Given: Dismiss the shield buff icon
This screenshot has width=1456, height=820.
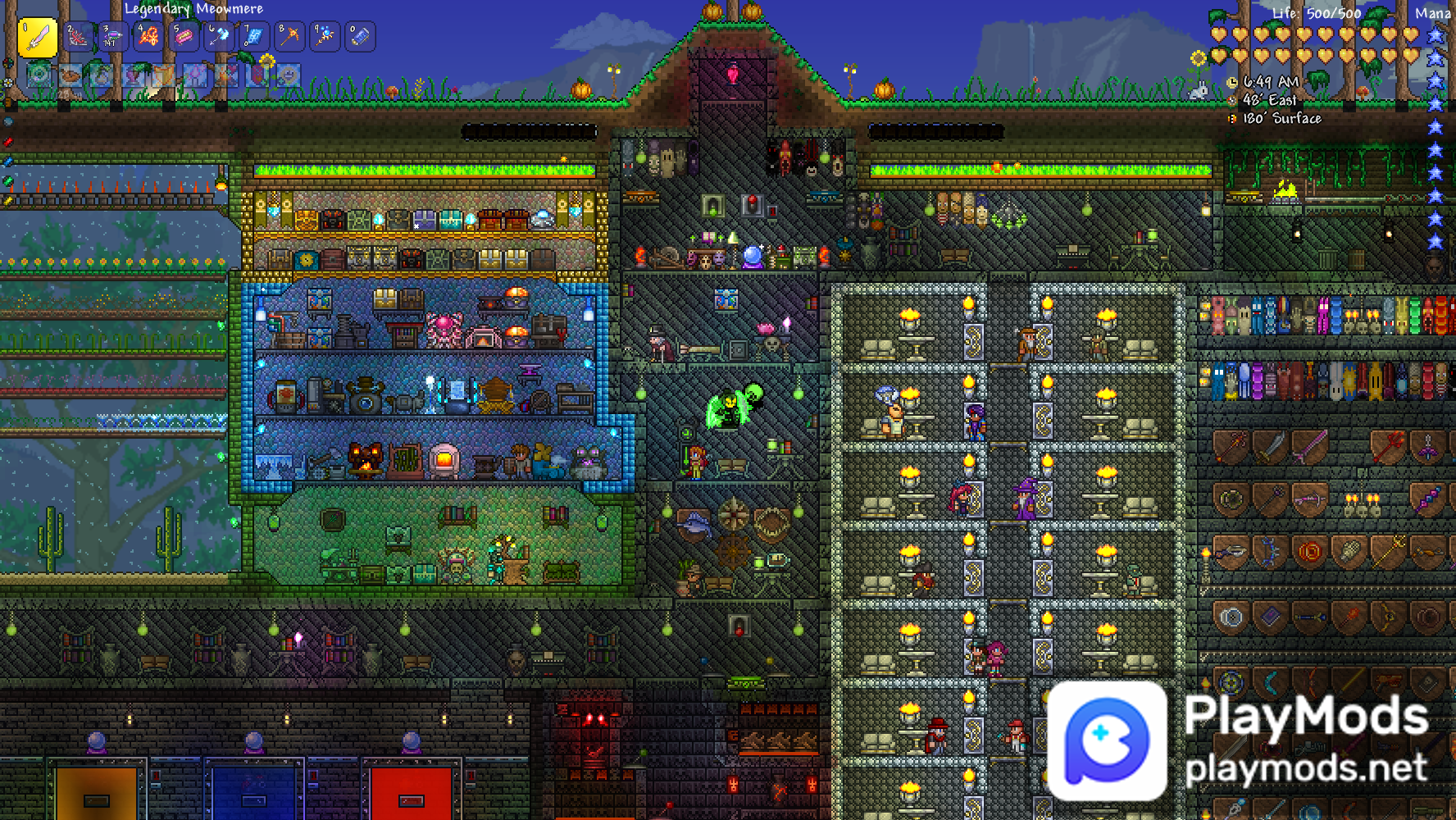Looking at the screenshot, I should point(163,75).
